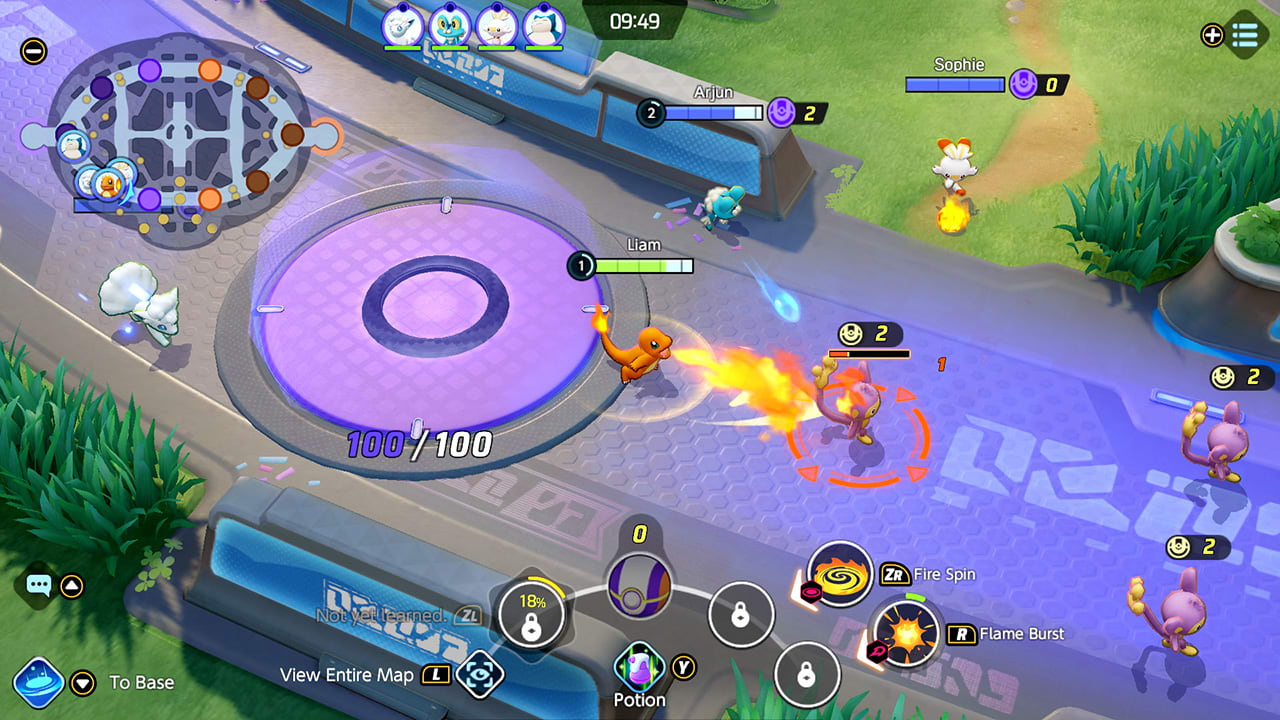Click the To Base teleport icon

pyautogui.click(x=38, y=682)
